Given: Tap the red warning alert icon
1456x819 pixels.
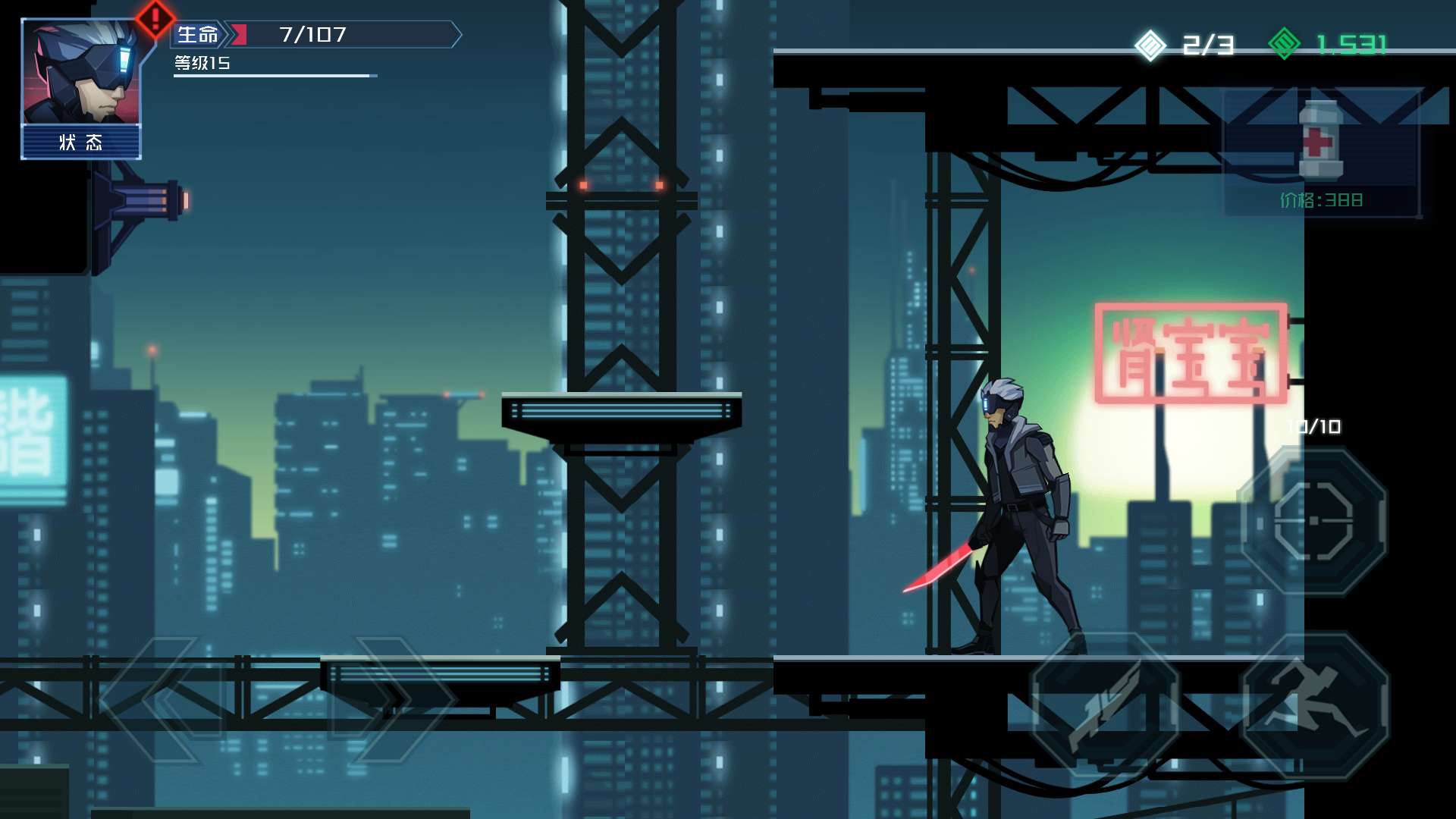Looking at the screenshot, I should (x=155, y=18).
